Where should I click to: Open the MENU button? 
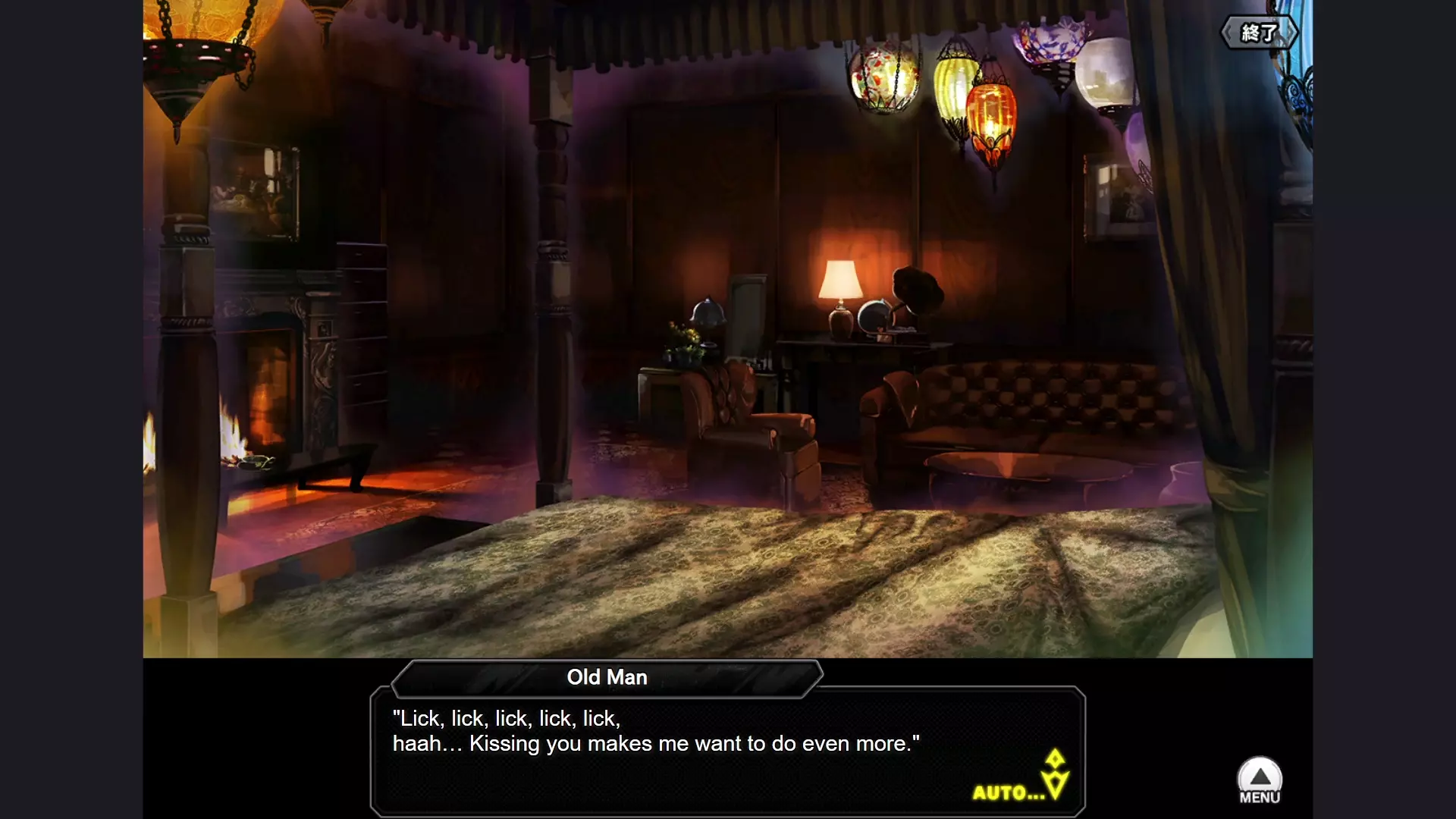pos(1260,780)
